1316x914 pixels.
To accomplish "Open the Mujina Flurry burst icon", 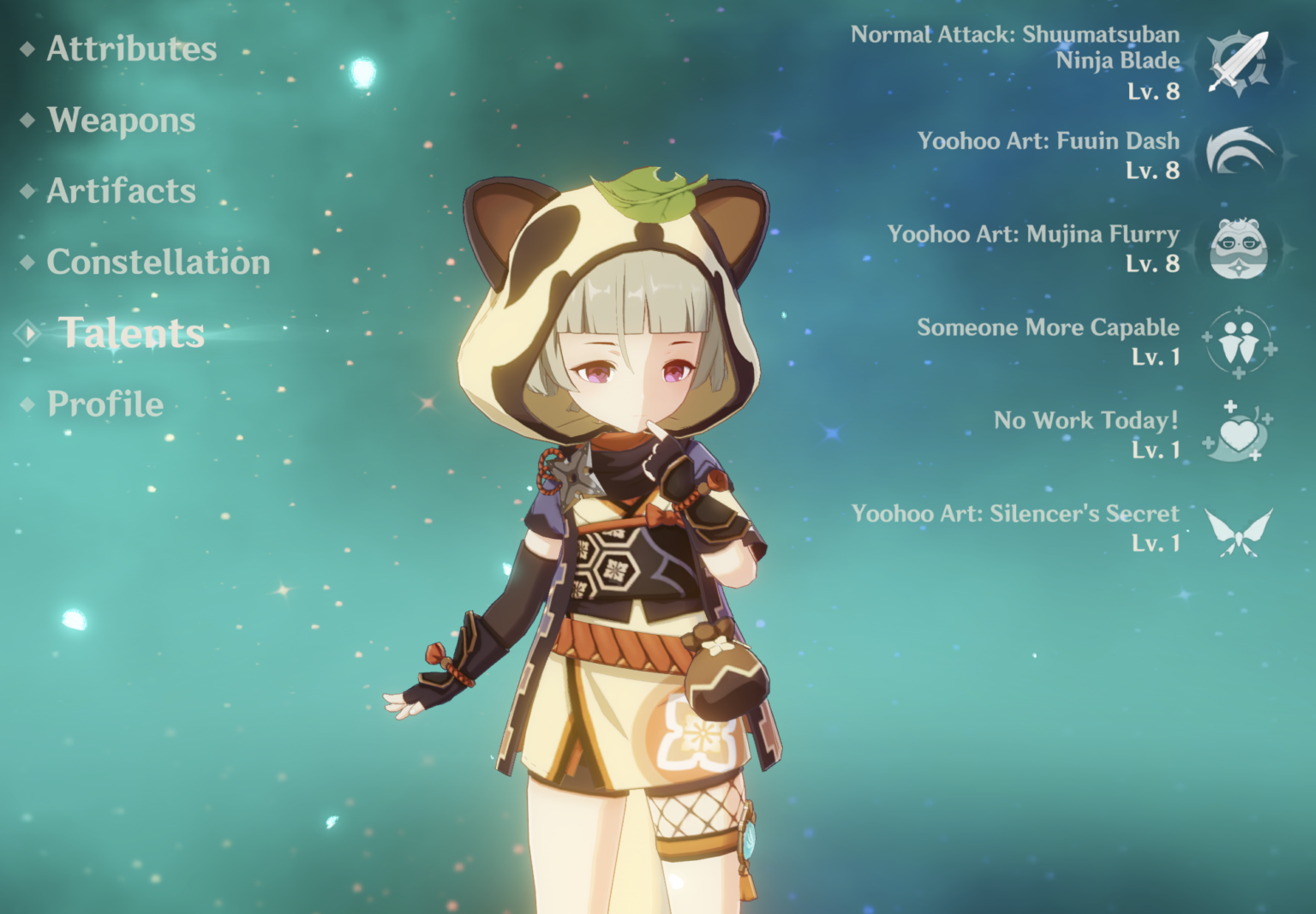I will (x=1237, y=249).
